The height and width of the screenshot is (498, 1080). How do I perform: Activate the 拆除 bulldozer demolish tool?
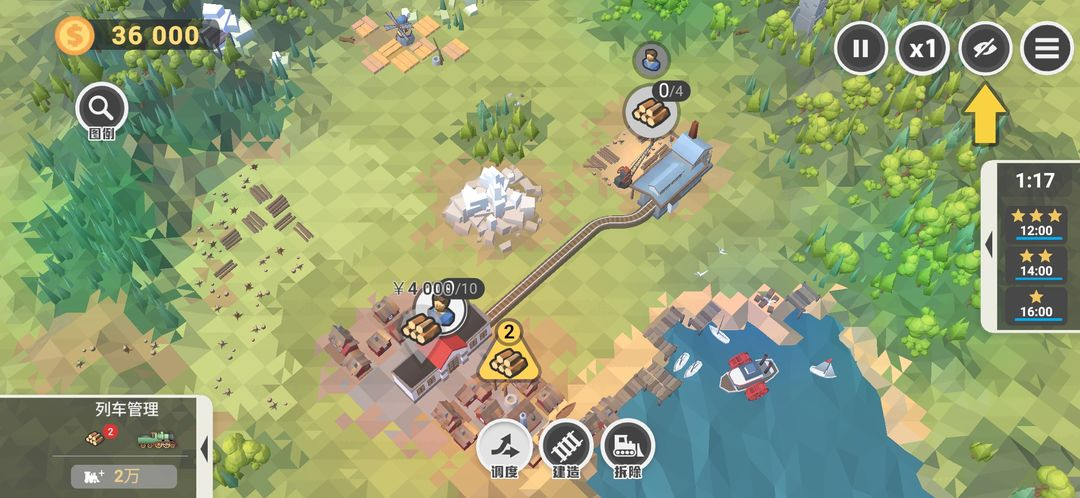[628, 446]
